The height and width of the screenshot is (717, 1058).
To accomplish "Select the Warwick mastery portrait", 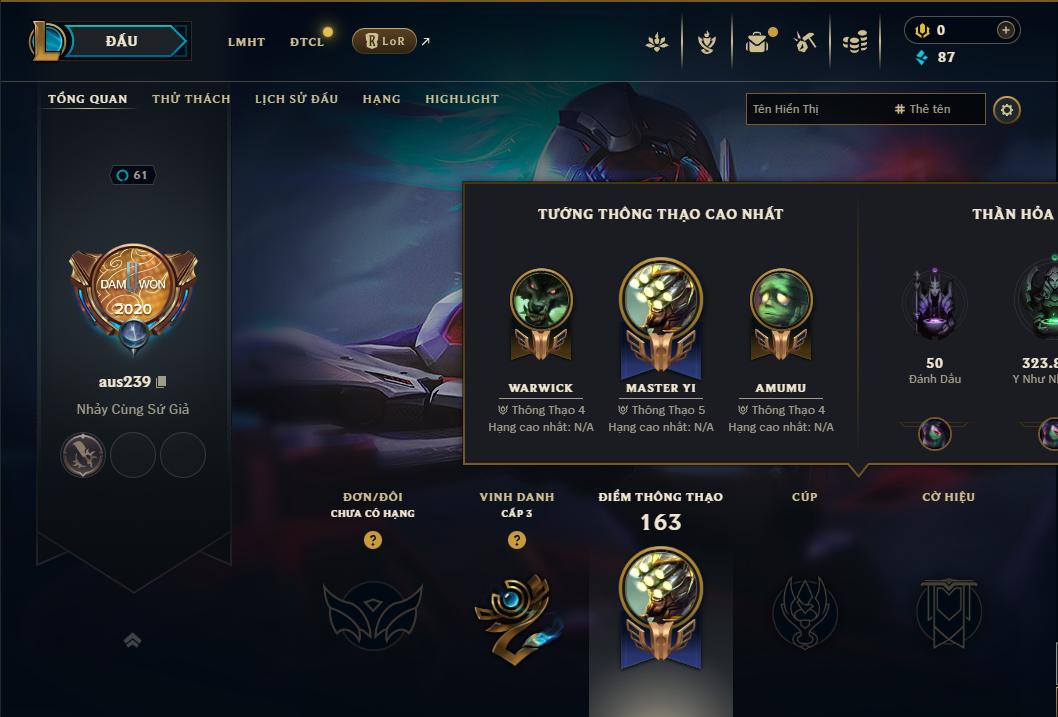I will click(541, 300).
